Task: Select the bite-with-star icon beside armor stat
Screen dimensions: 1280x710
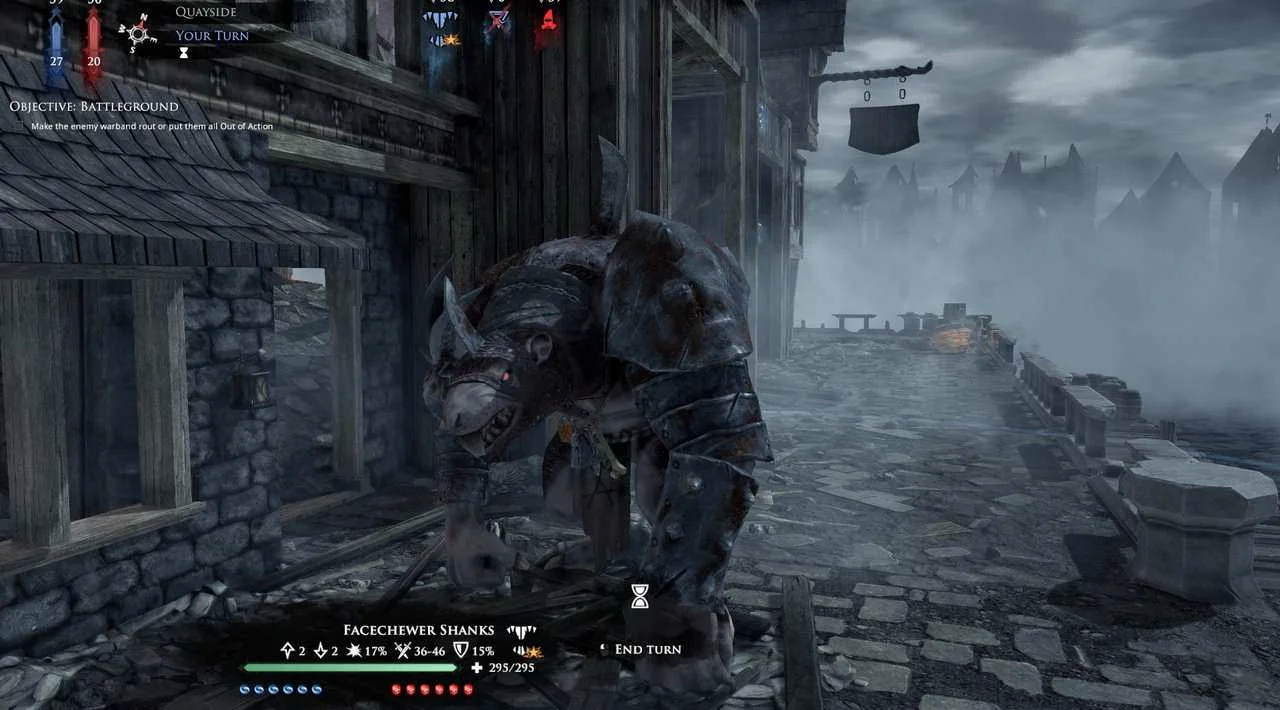Action: tap(527, 651)
